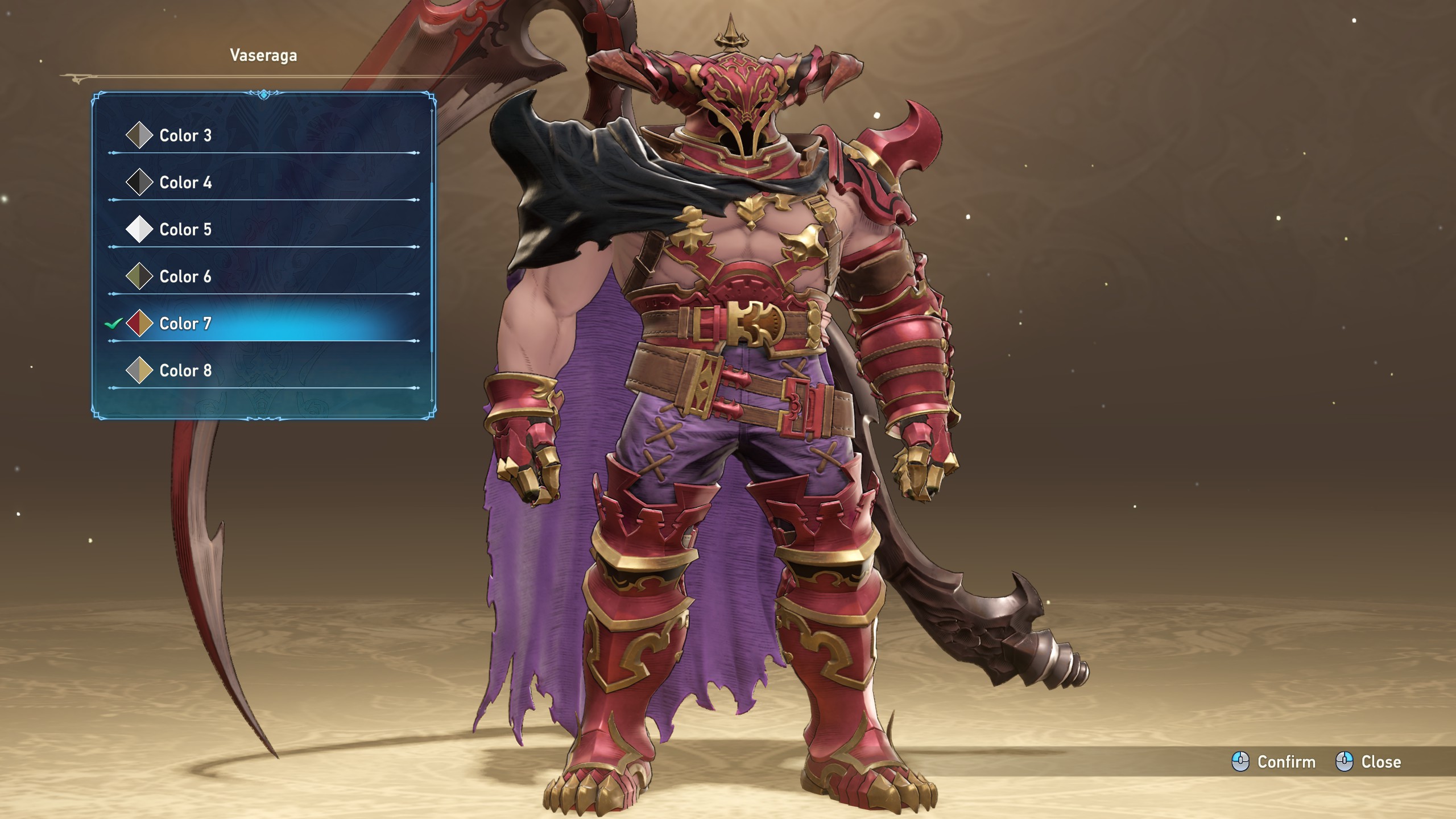Viewport: 1456px width, 819px height.
Task: Switch to the Color 8 palette
Action: [185, 371]
